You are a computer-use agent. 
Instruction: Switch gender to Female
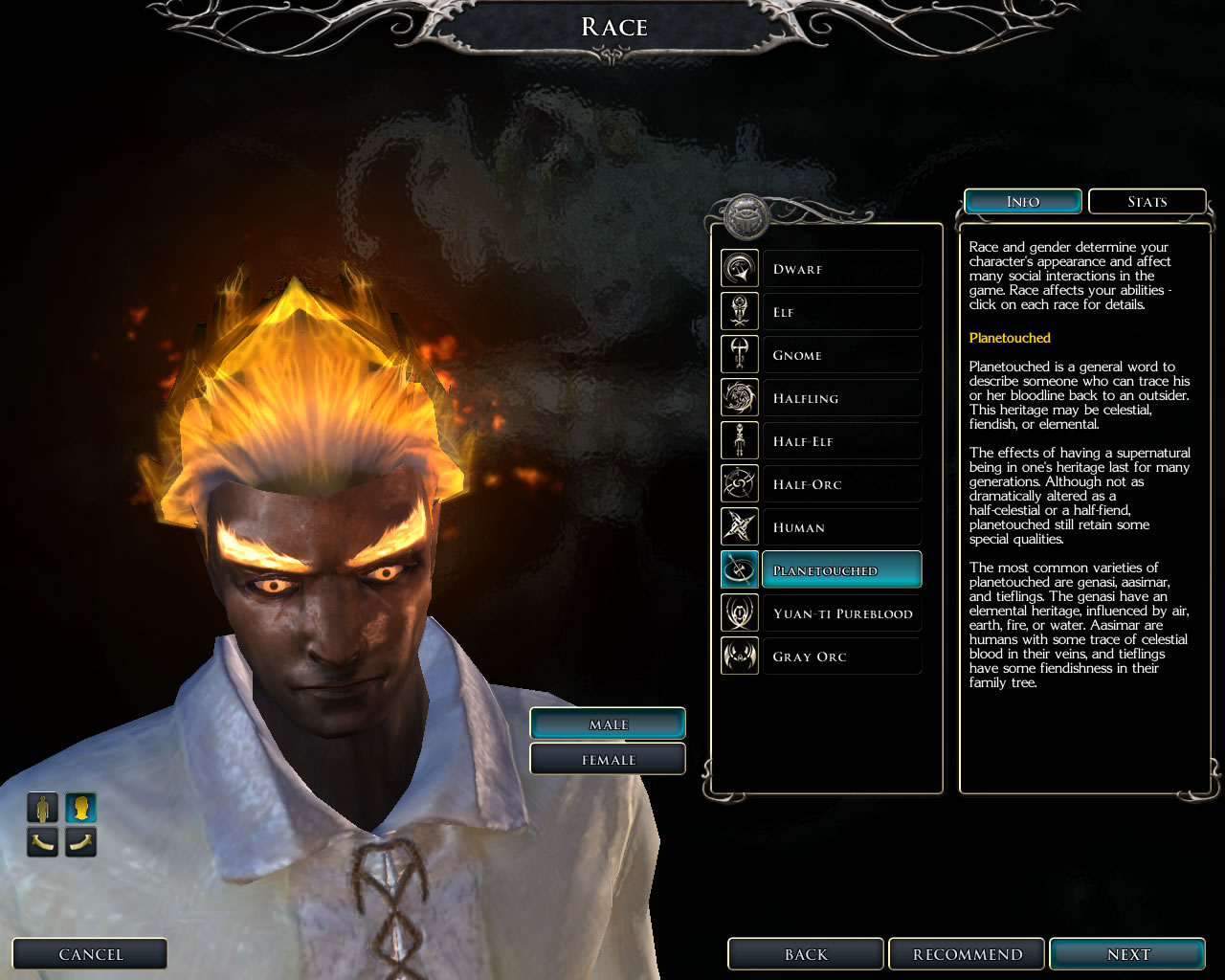[608, 760]
